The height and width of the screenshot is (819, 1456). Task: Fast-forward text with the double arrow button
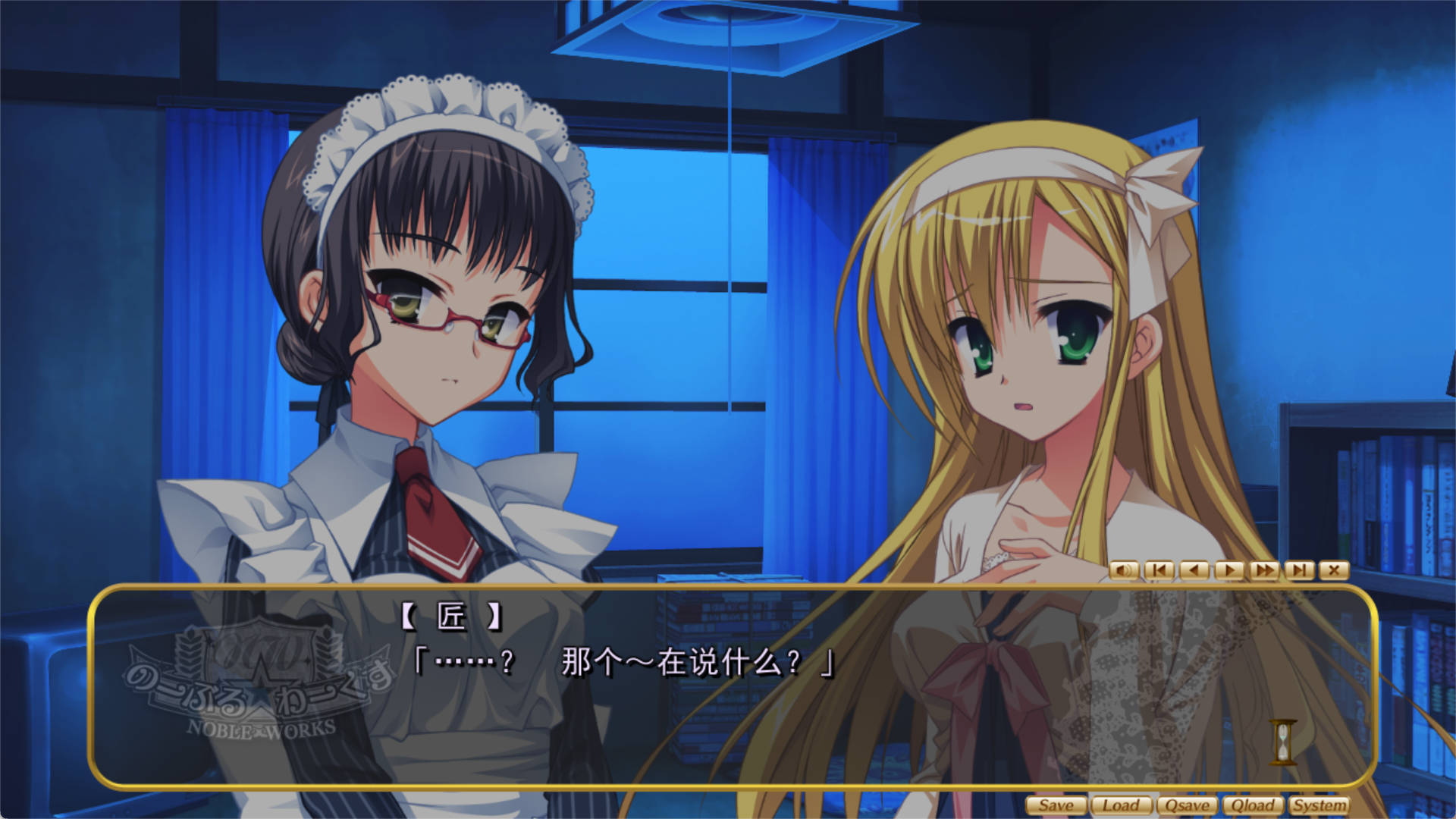[x=1264, y=570]
